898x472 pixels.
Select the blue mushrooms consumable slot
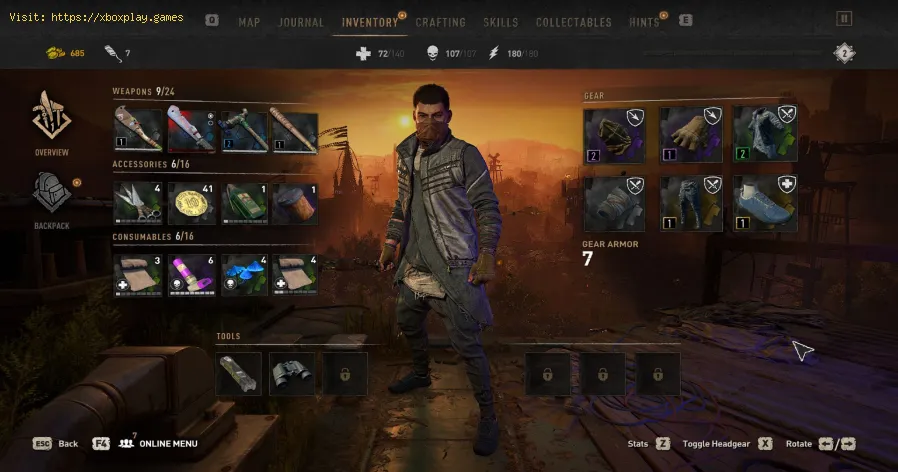coord(243,274)
